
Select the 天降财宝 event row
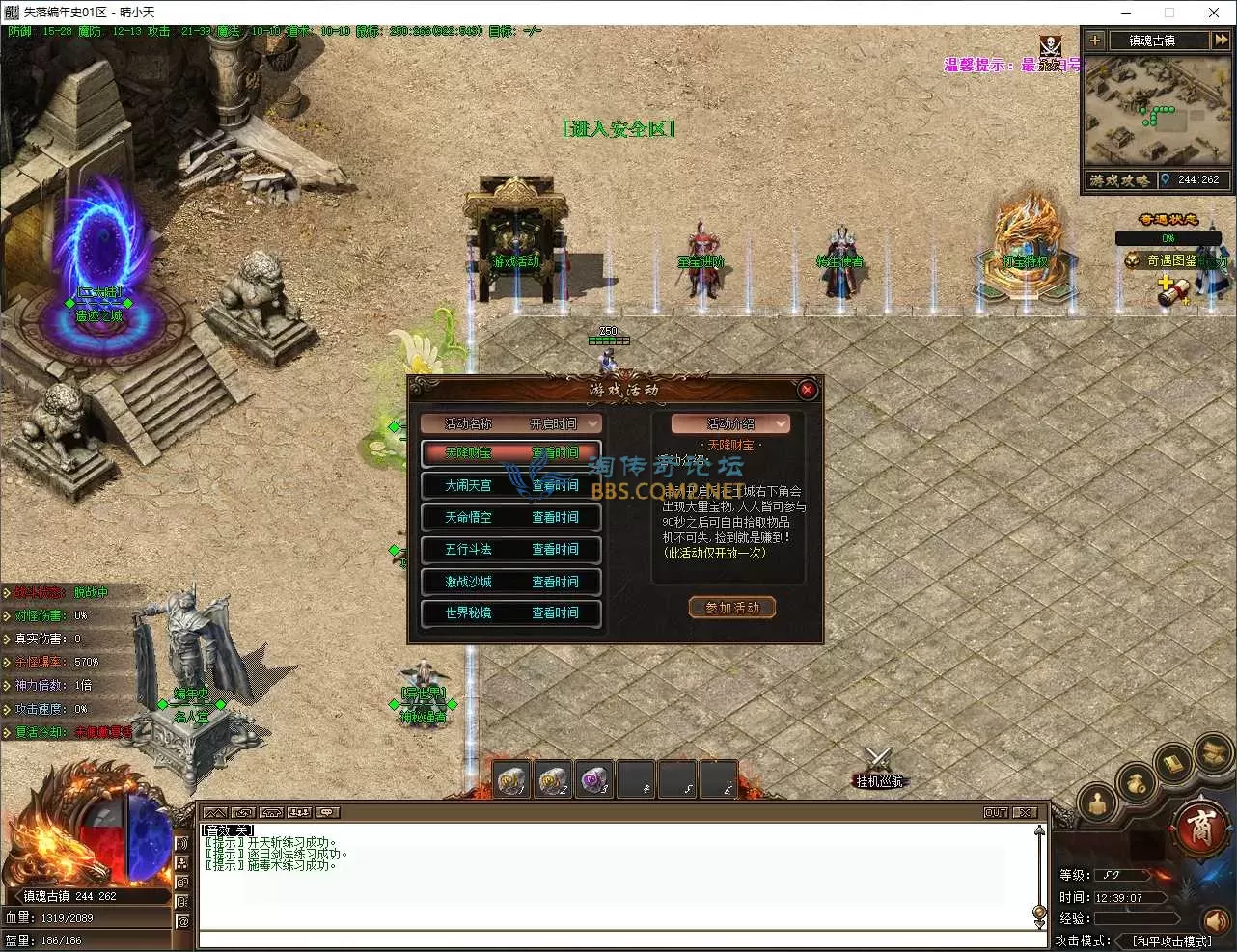[511, 452]
